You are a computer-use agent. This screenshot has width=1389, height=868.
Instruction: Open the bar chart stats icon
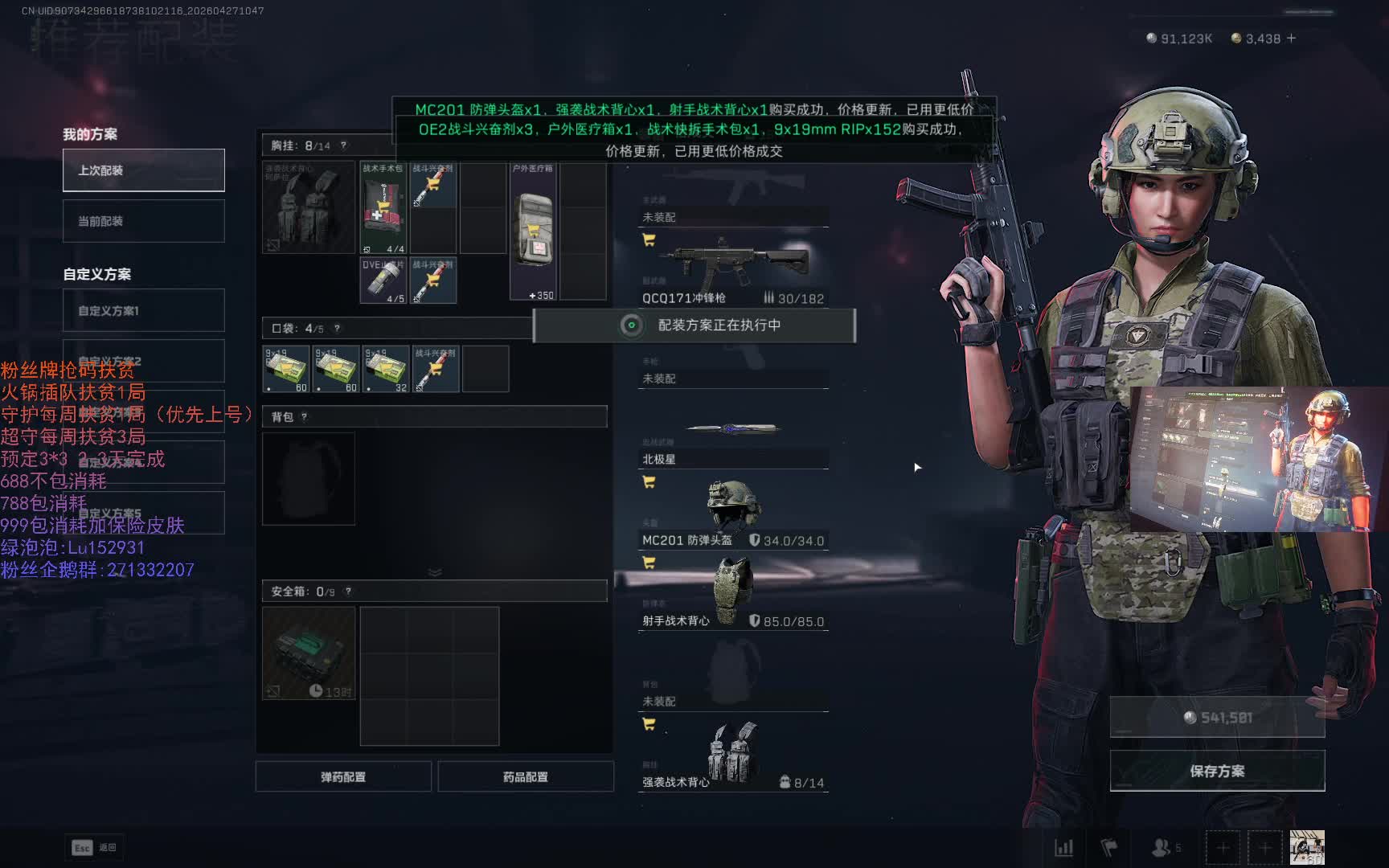(1063, 847)
